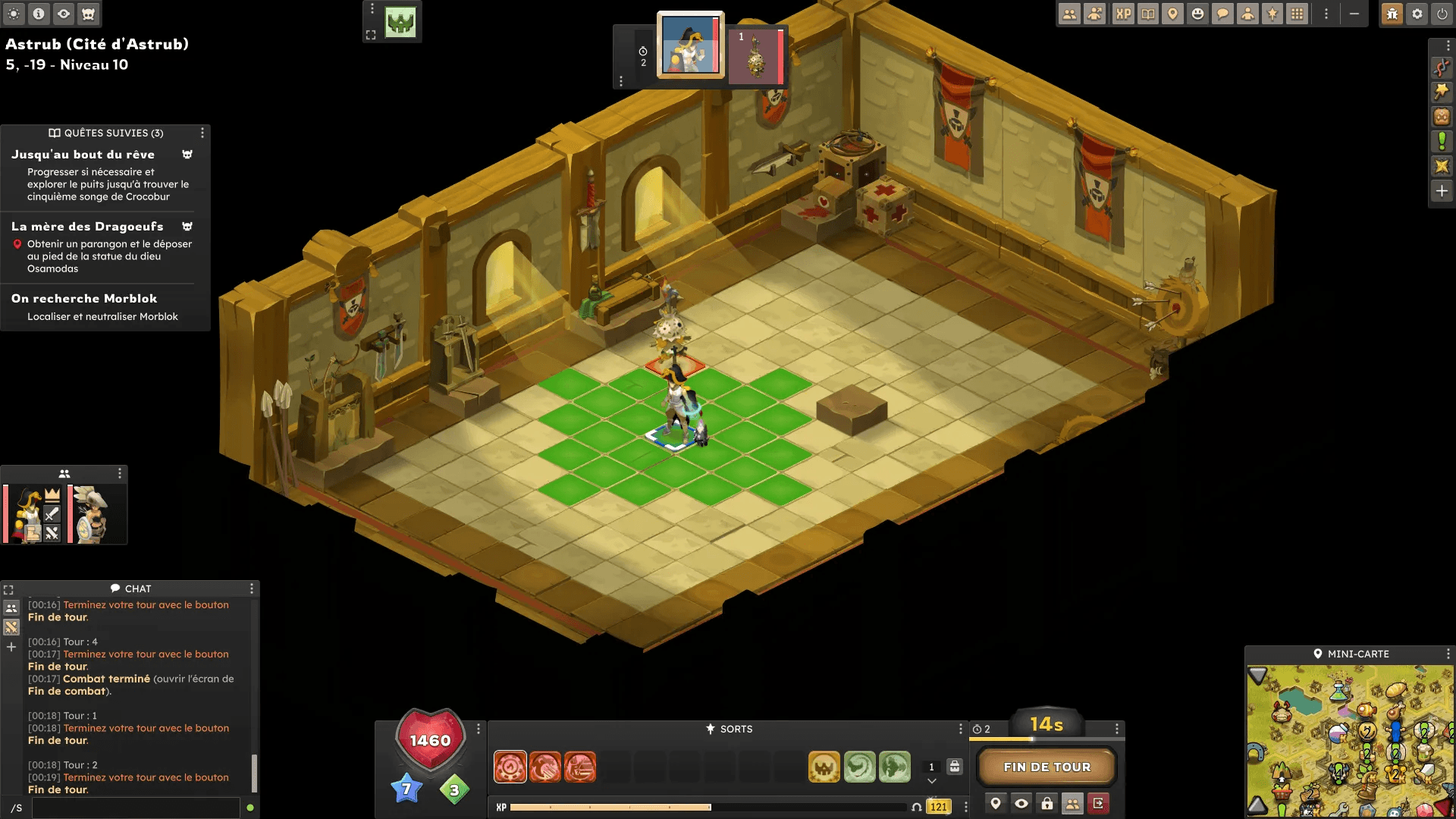Open the smiley emotes button
This screenshot has width=1456, height=819.
tap(1197, 14)
